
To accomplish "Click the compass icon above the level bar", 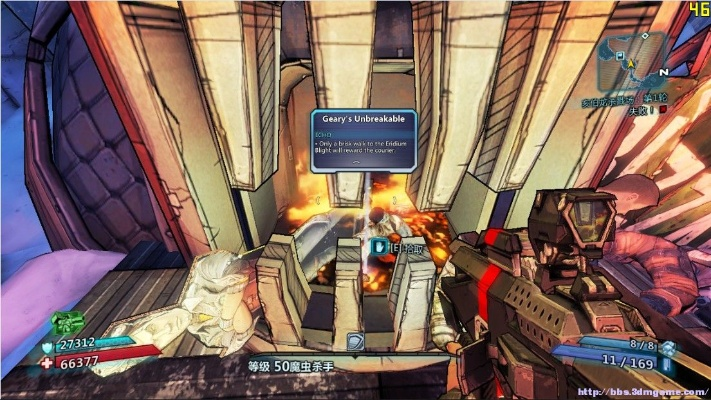I will [354, 341].
